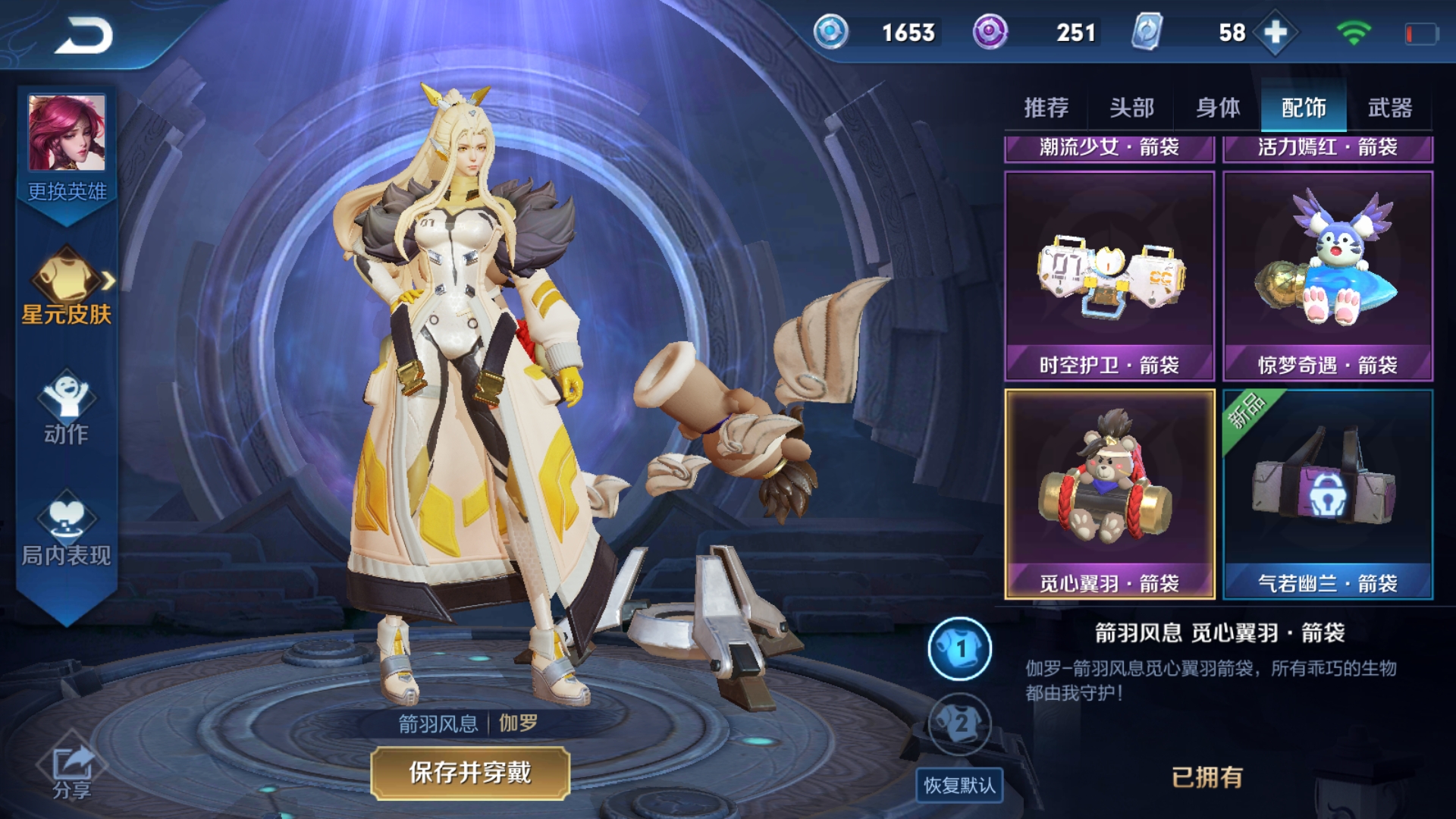The width and height of the screenshot is (1456, 819).
Task: Open the 头部 head tab
Action: tap(1131, 108)
